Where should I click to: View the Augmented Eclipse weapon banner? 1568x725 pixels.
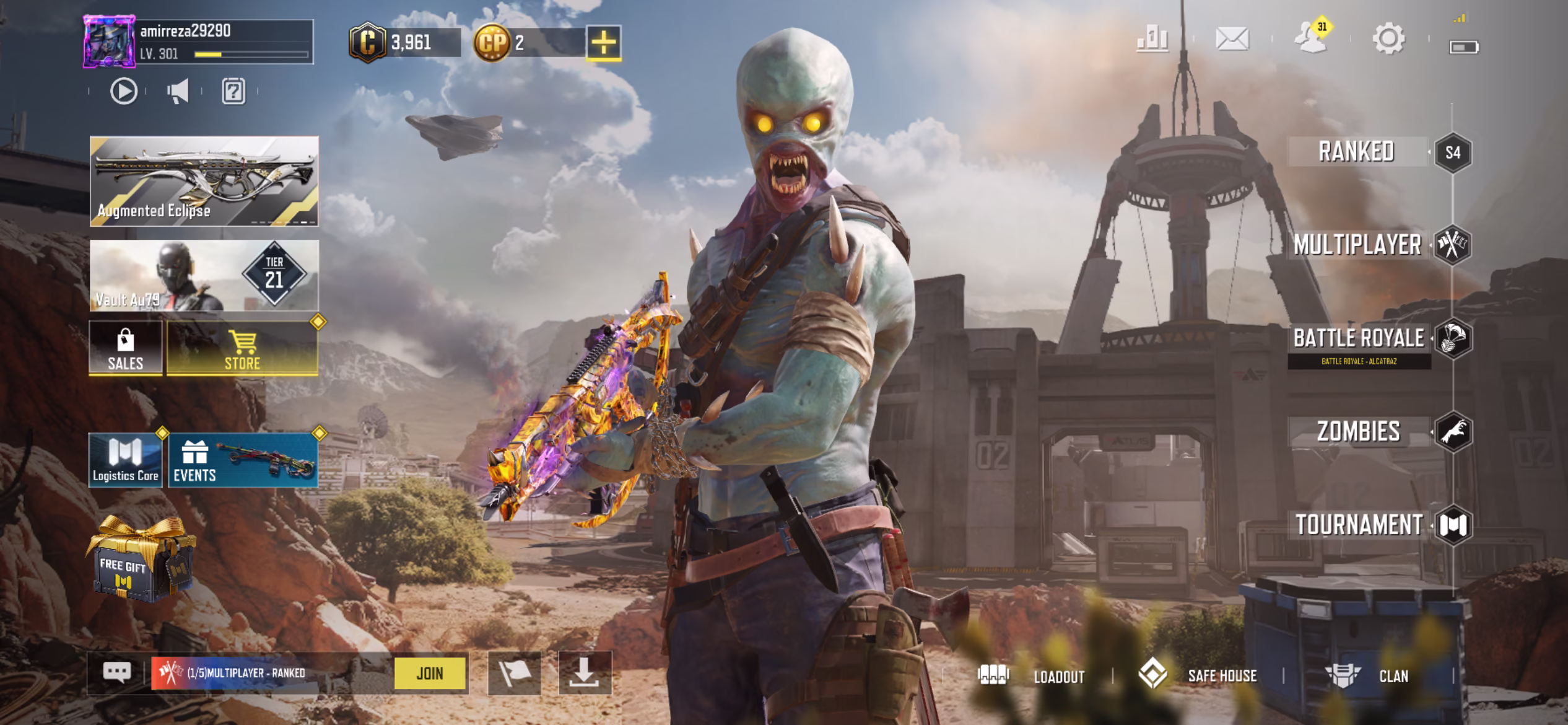pos(204,181)
